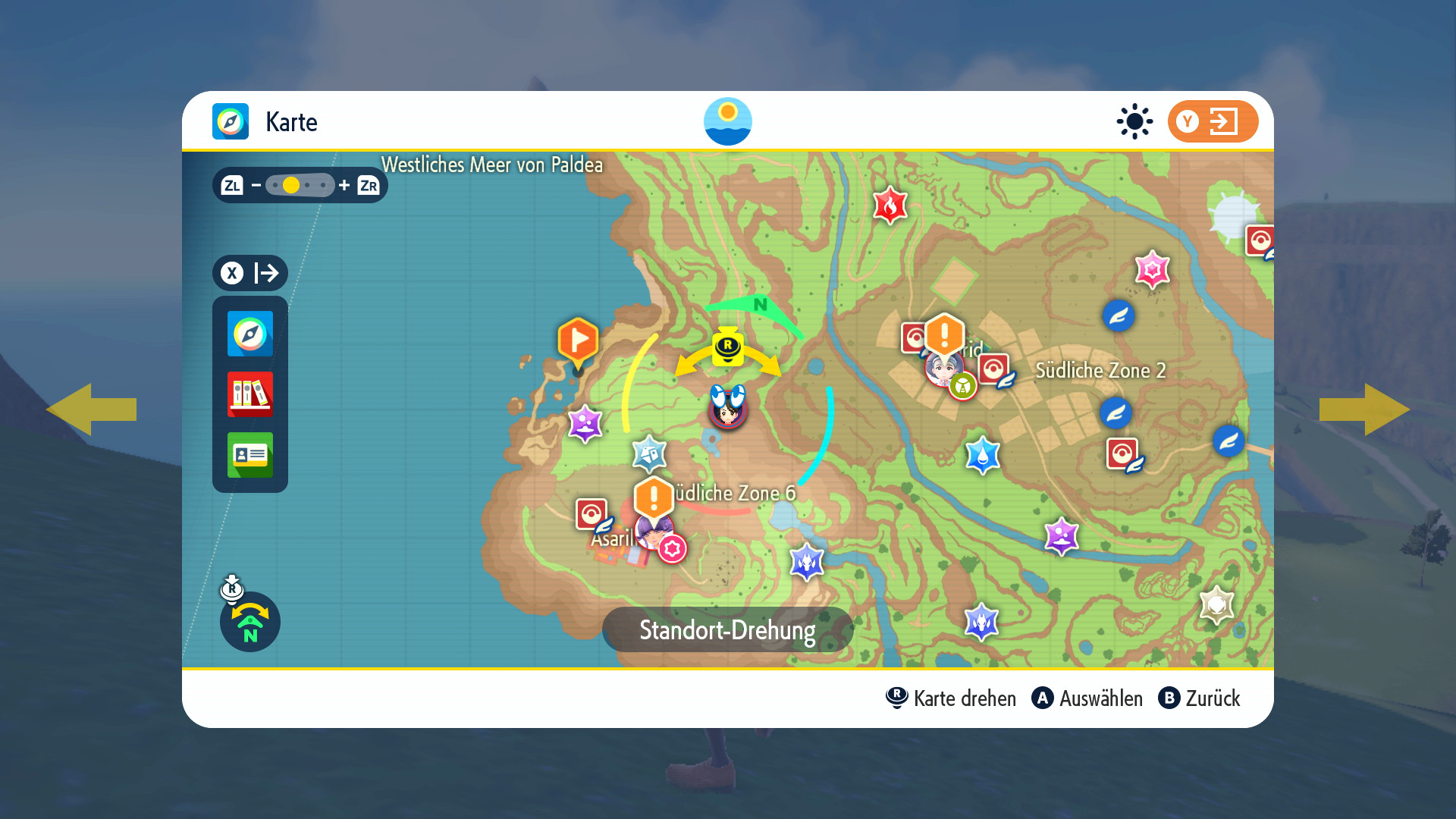Choose the Pokémon Center near Asaril
Image resolution: width=1456 pixels, height=819 pixels.
click(591, 513)
